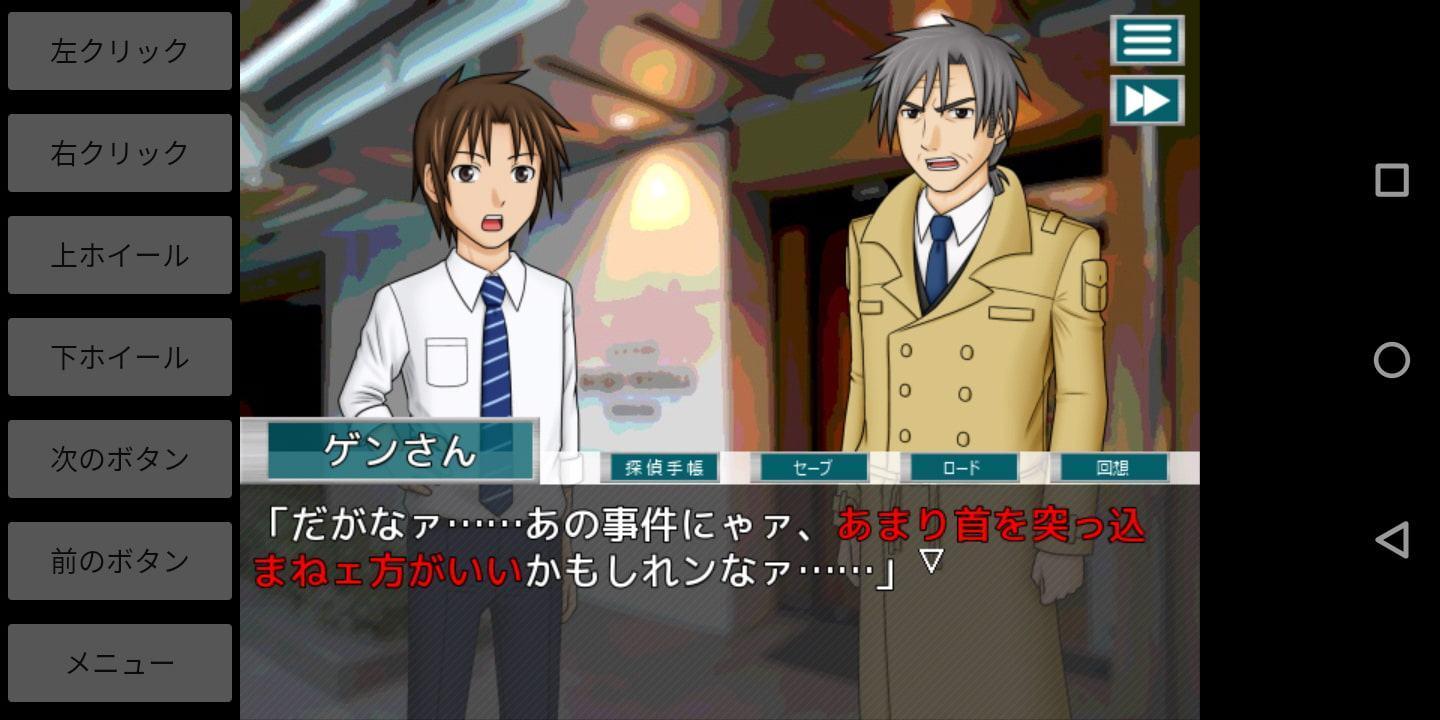
Task: Choose the 前のボタン button
Action: click(120, 561)
